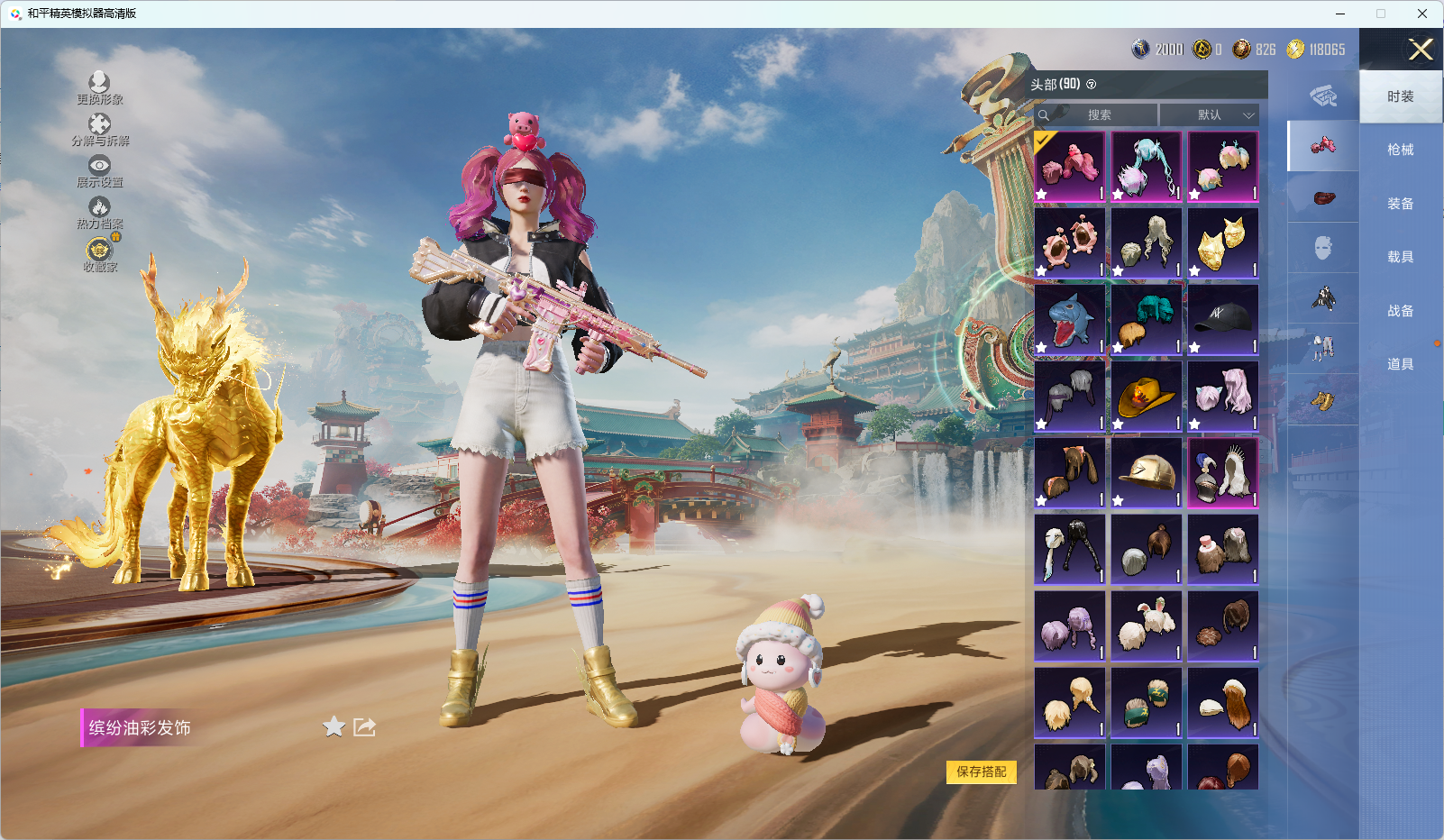Open the 默认 sort dropdown
This screenshot has height=840, width=1444.
coord(1209,115)
